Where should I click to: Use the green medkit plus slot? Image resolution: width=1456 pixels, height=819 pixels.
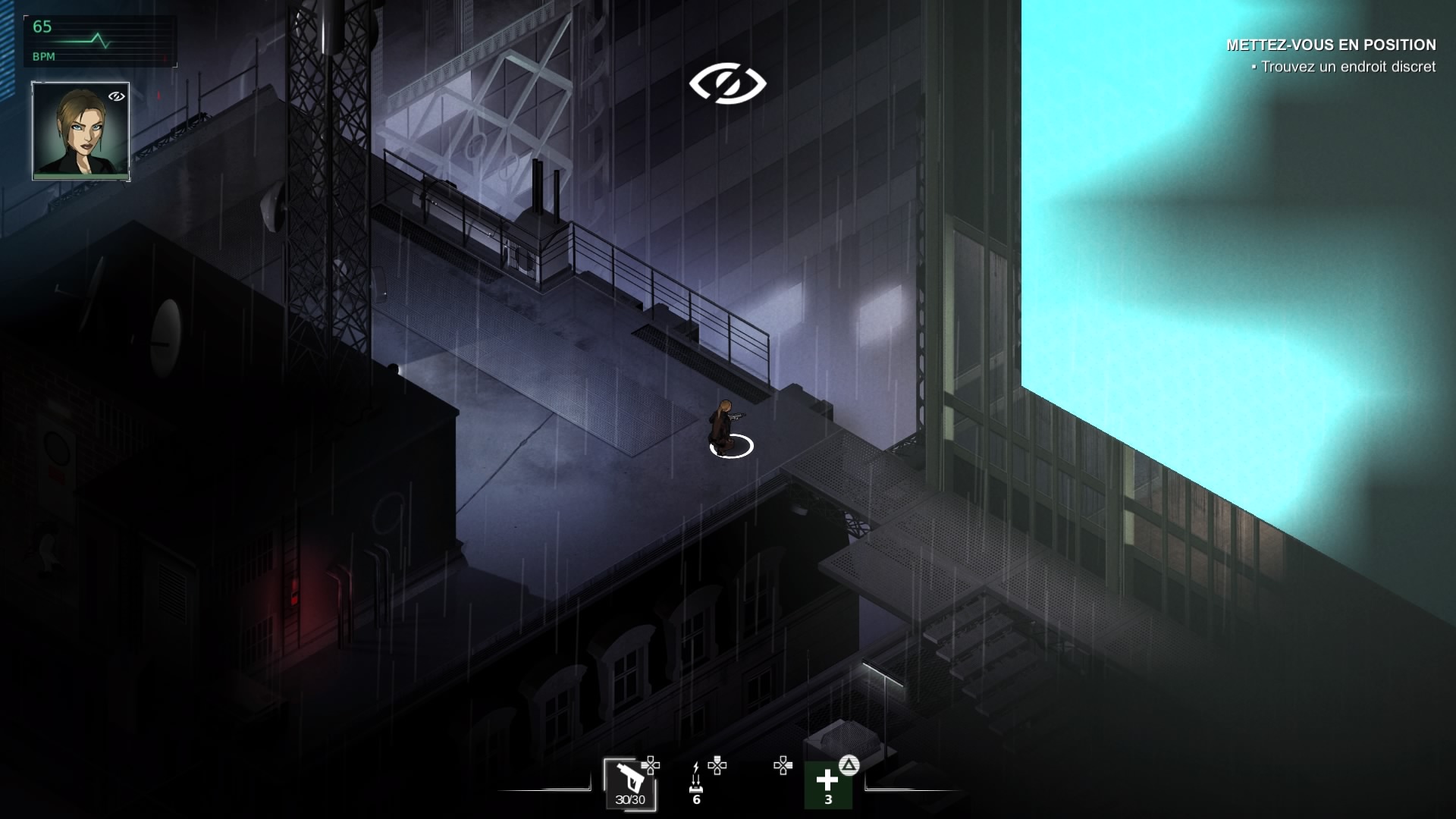click(827, 786)
